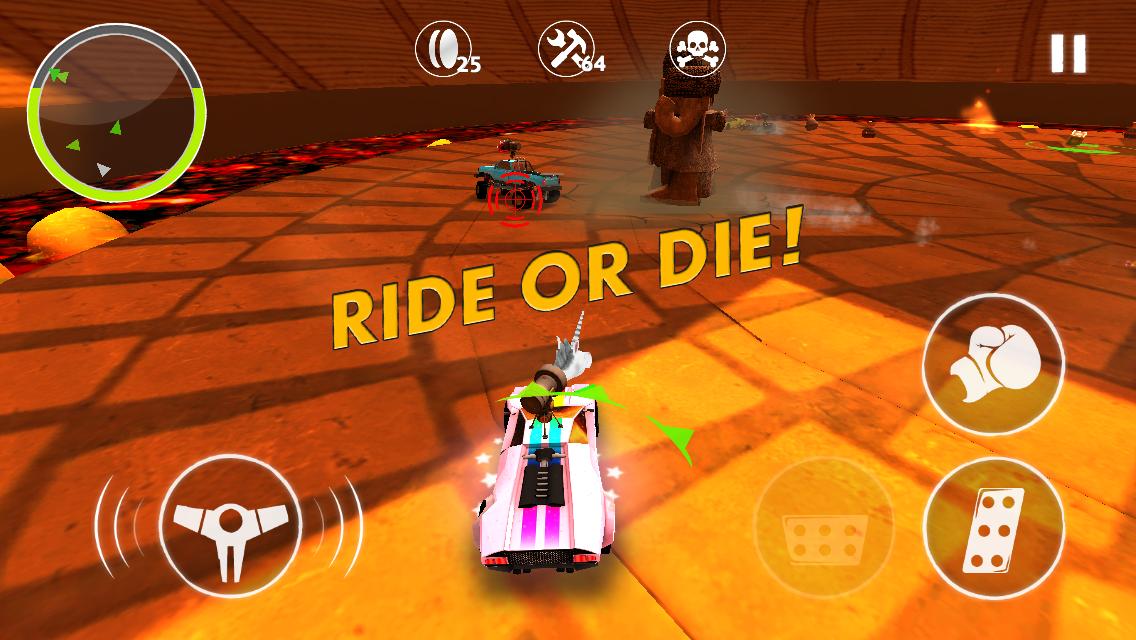Pause the game
Image resolution: width=1136 pixels, height=640 pixels.
[x=1067, y=54]
